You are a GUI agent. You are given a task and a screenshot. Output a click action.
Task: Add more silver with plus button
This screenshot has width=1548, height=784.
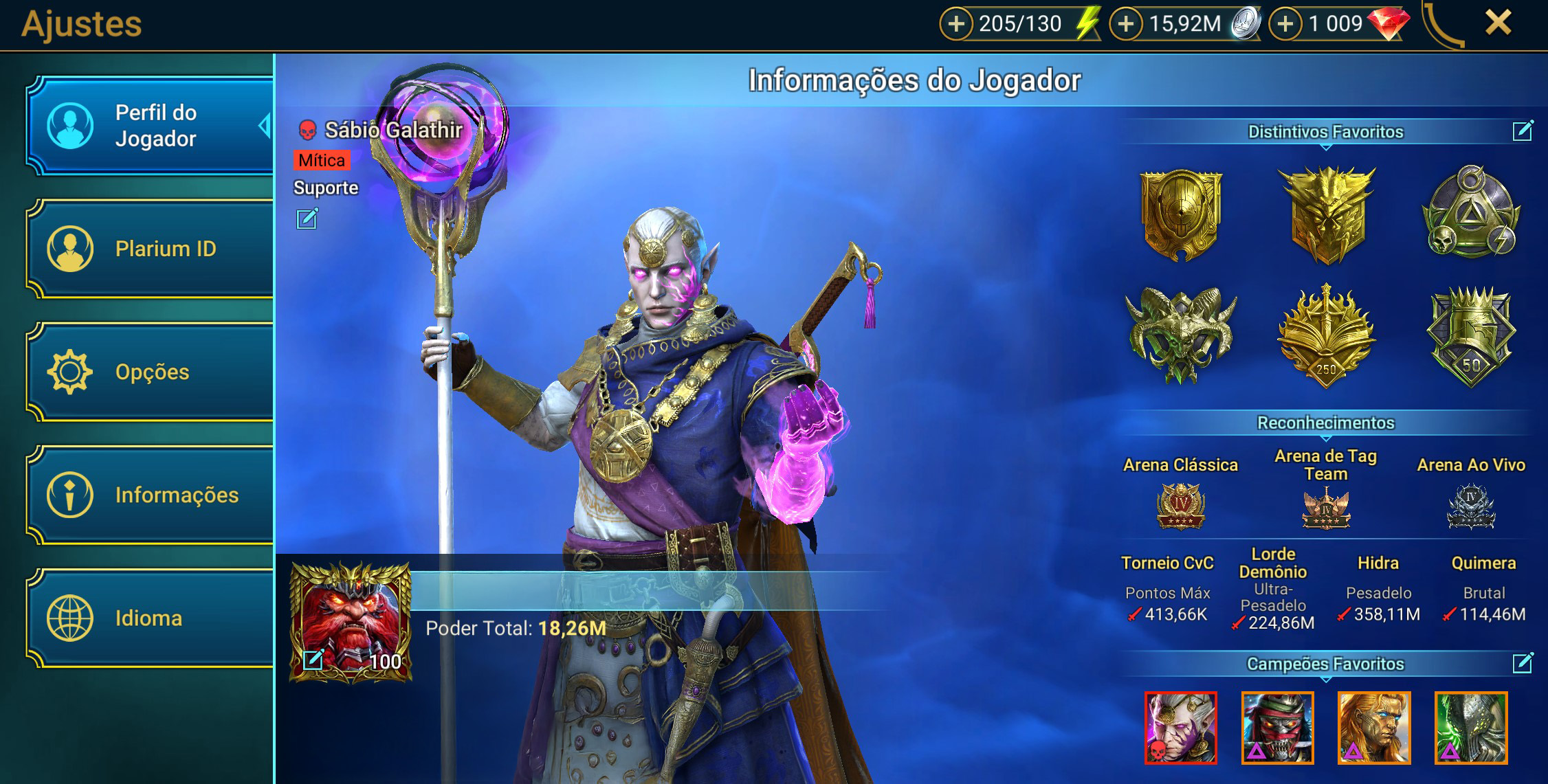click(x=1125, y=24)
